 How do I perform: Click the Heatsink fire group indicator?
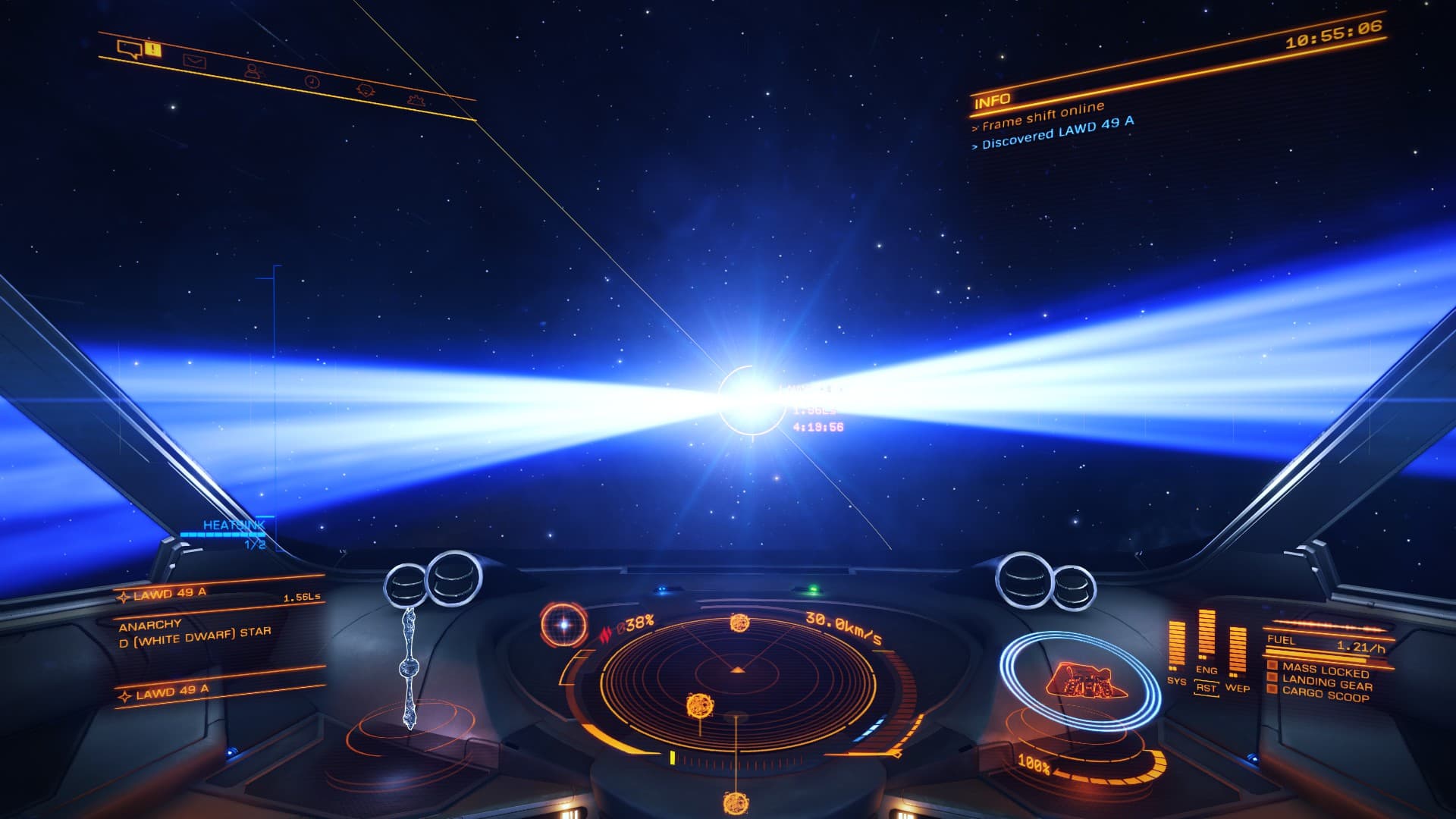tap(234, 525)
